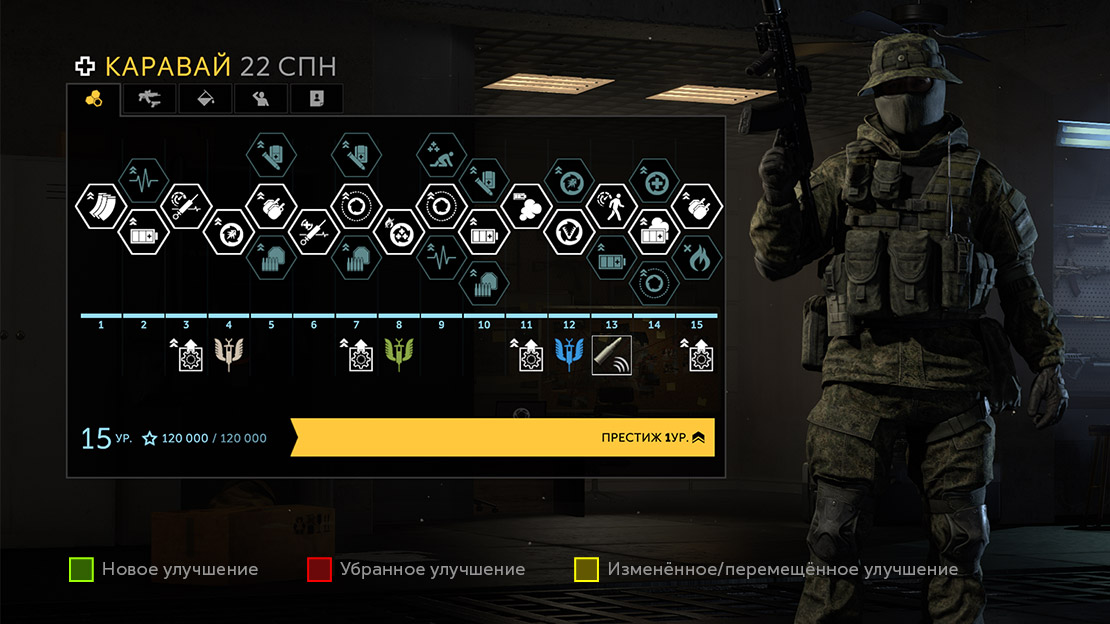The height and width of the screenshot is (624, 1110).
Task: Select the medical cross circle upgrade
Action: point(654,181)
